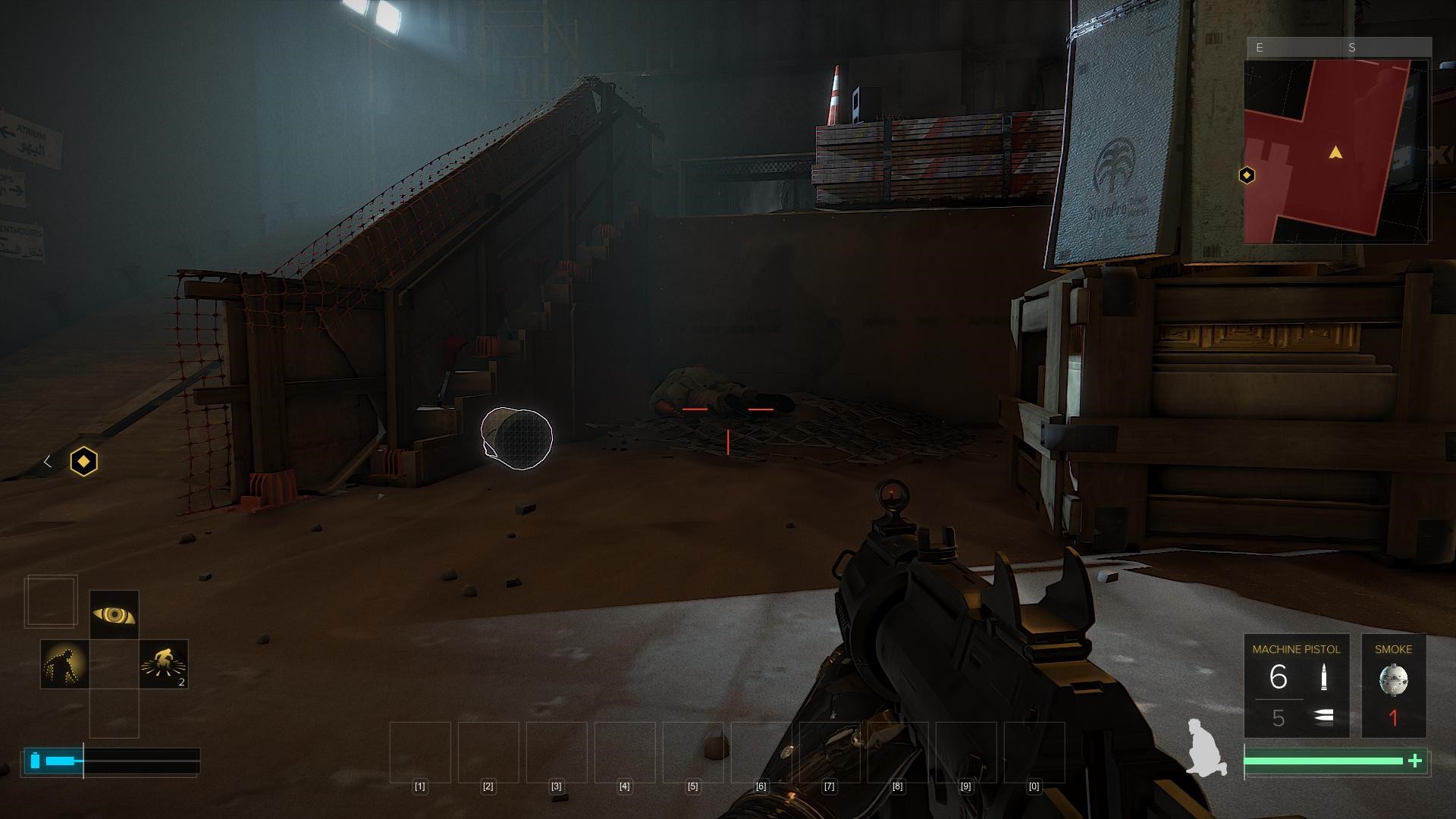1456x819 pixels.
Task: Activate the Smart Vision eye augmentation
Action: coord(114,614)
